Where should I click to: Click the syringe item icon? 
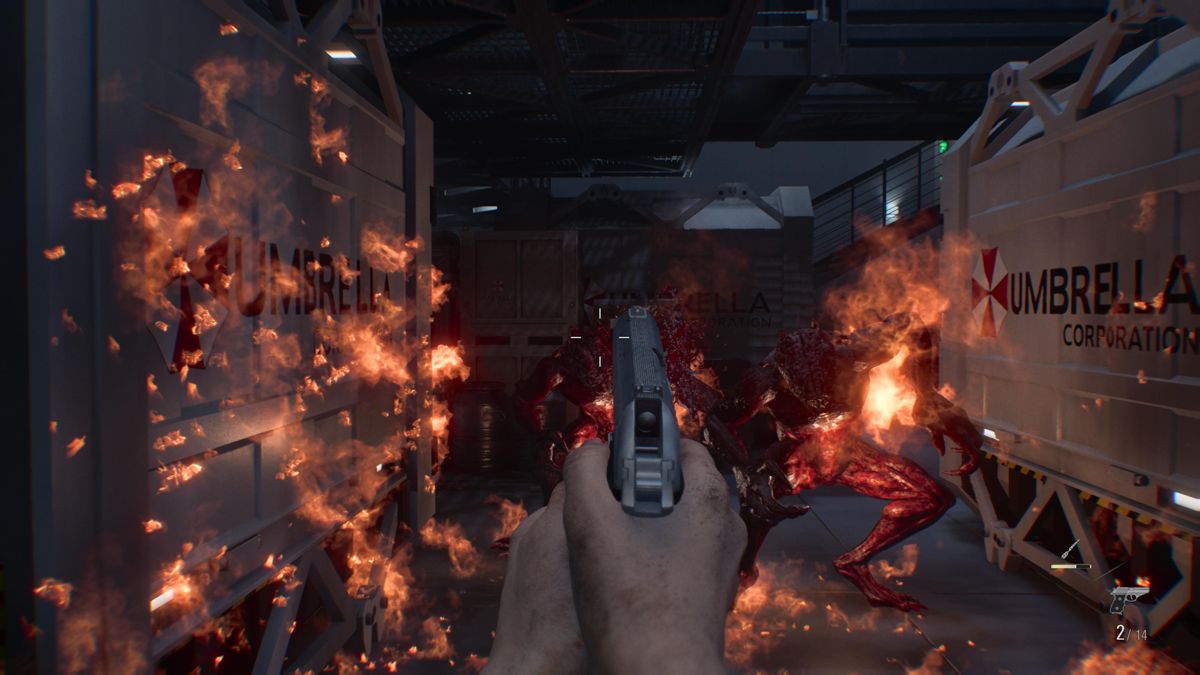tap(1069, 549)
